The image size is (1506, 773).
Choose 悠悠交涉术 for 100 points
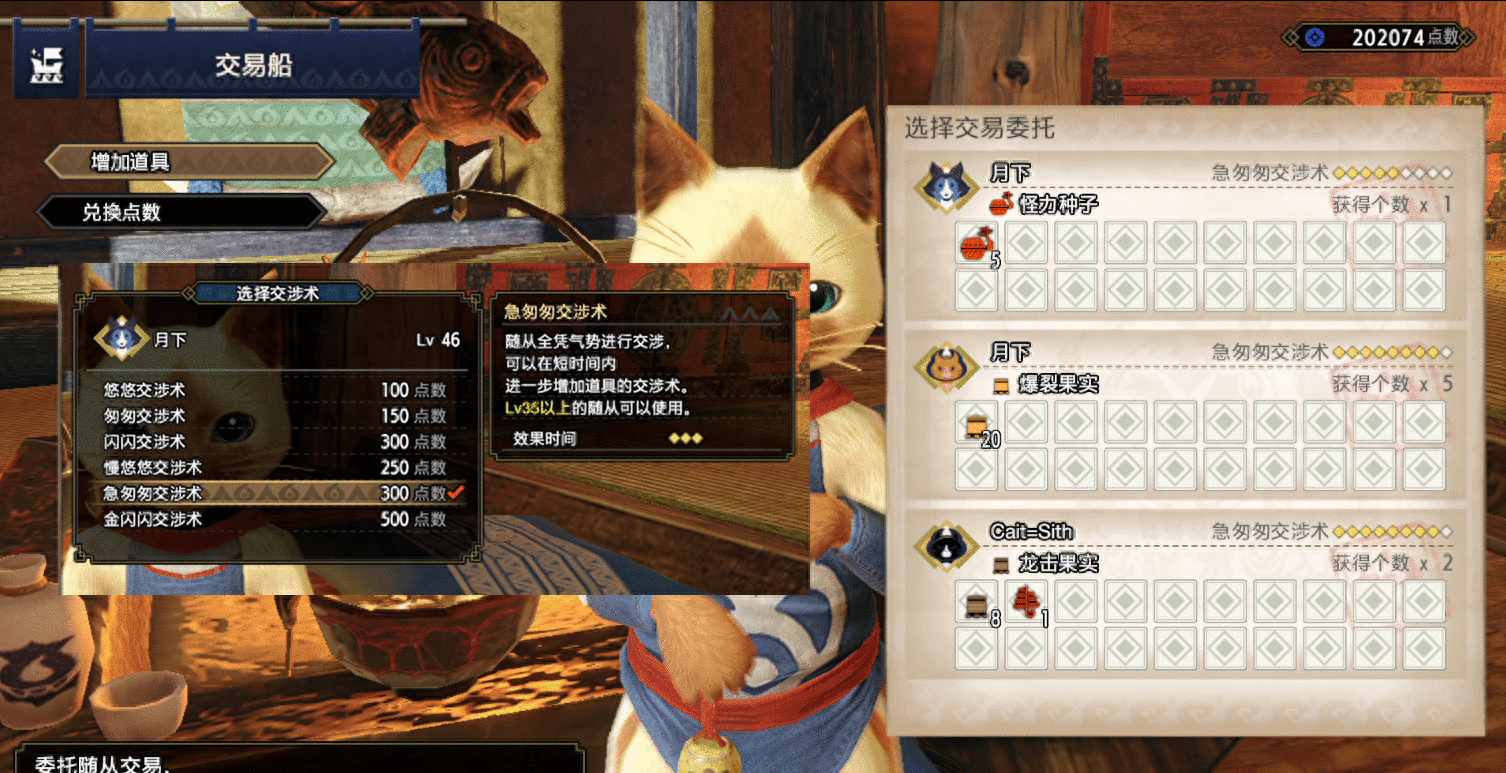click(273, 390)
